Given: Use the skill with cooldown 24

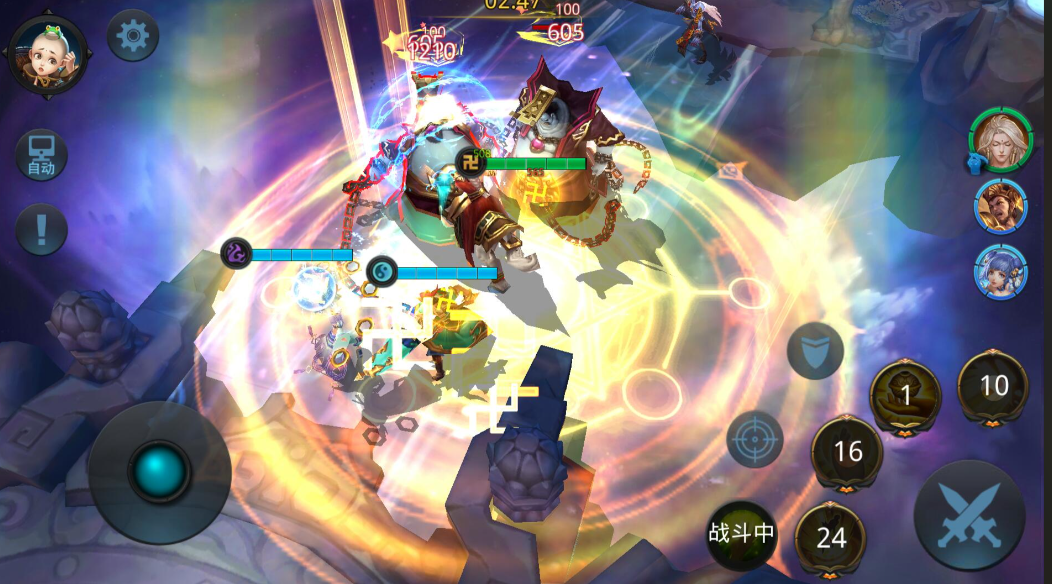Looking at the screenshot, I should (831, 539).
